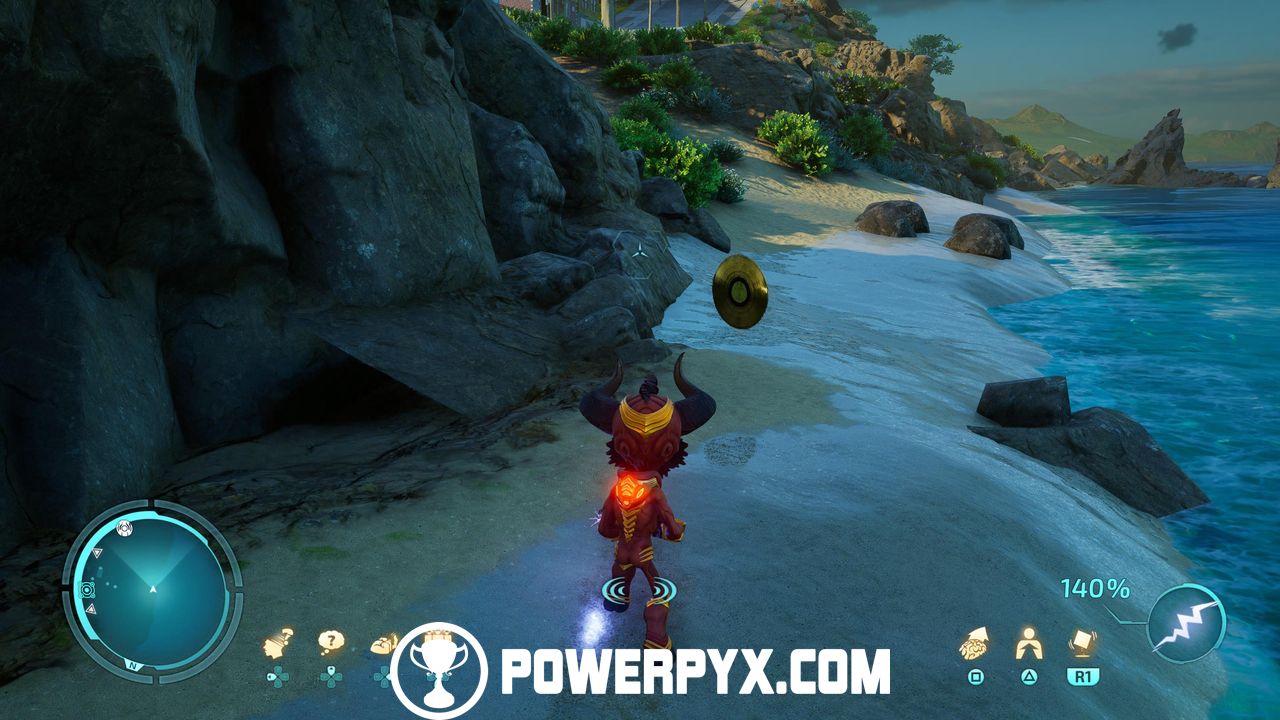Select the ring marker on the minimap's left edge
This screenshot has width=1280, height=720.
pyautogui.click(x=87, y=590)
